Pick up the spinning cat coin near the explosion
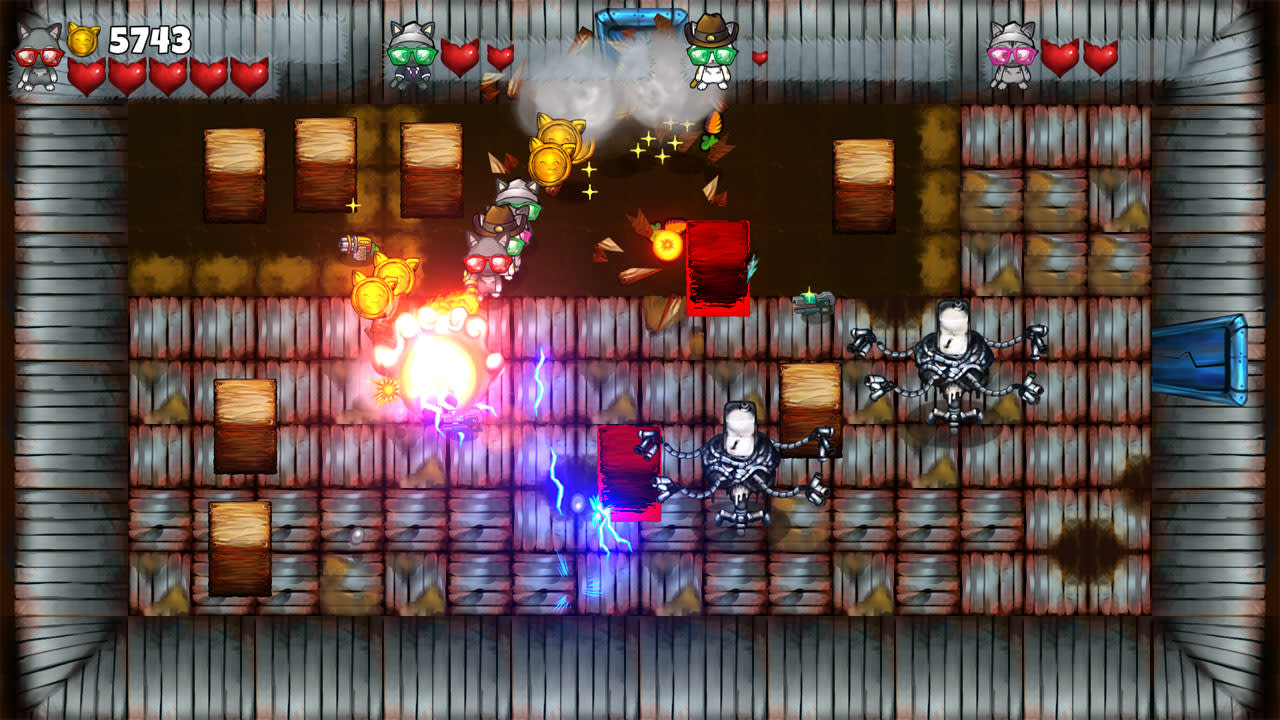 [373, 295]
